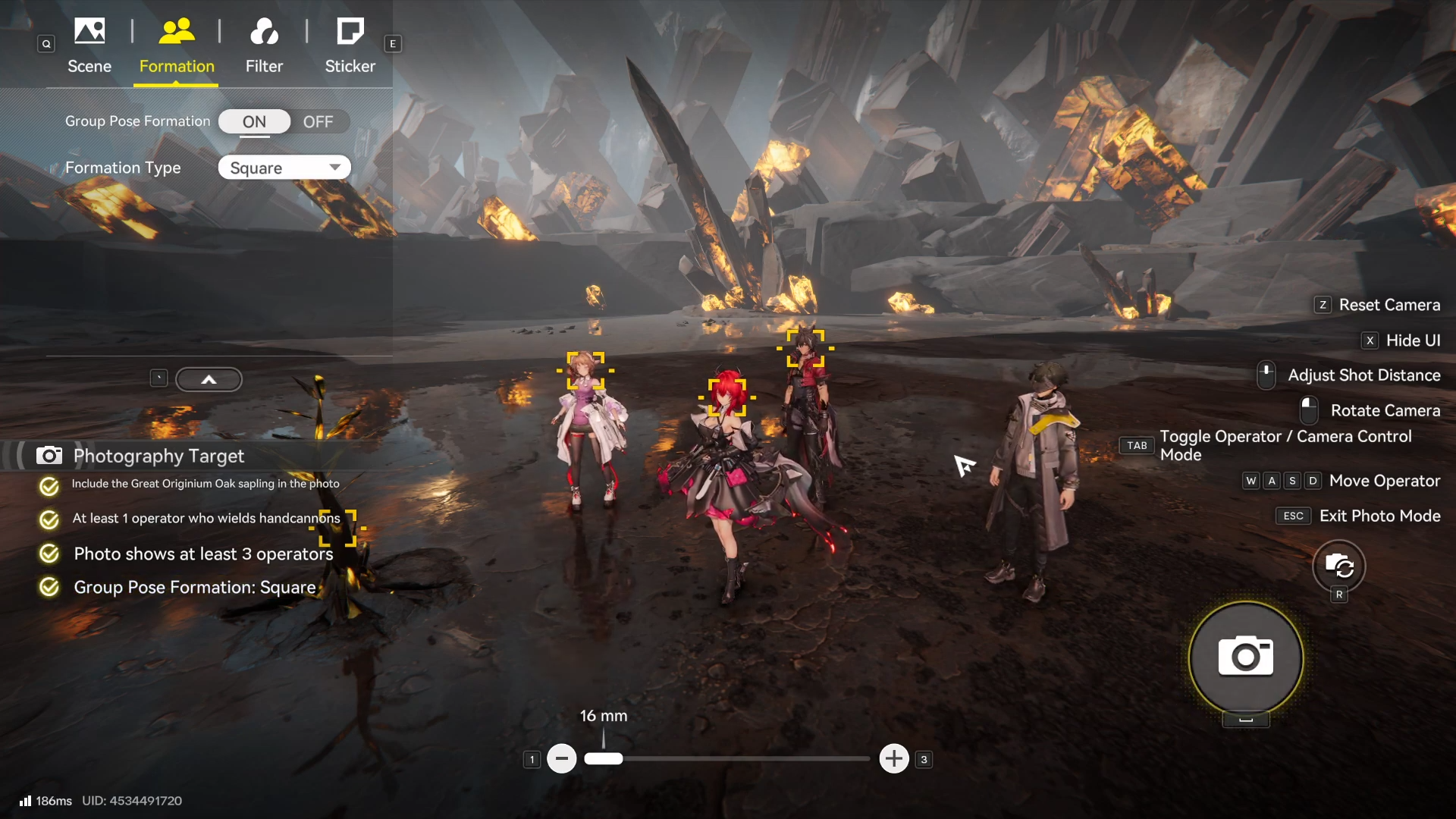
Task: Click the Photography Target header
Action: (x=158, y=456)
